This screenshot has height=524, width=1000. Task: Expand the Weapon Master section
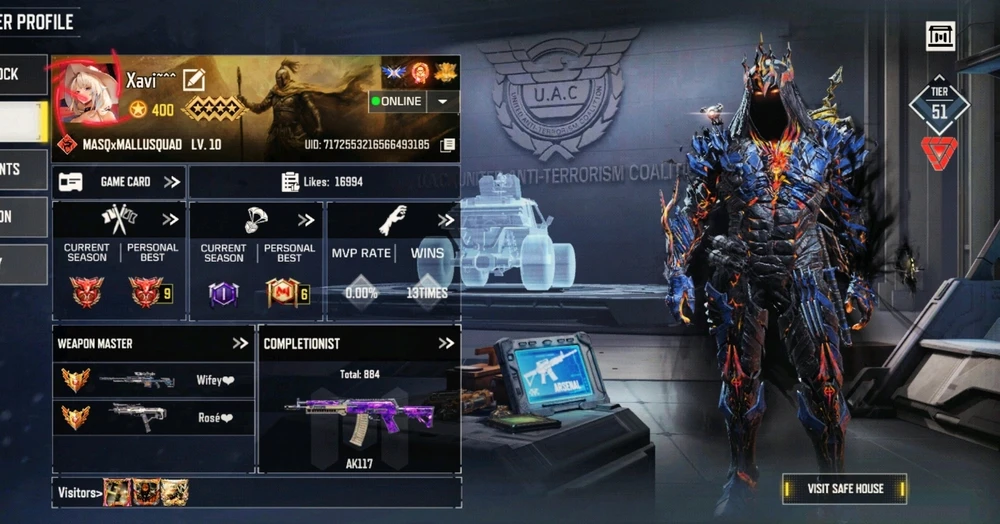click(240, 343)
